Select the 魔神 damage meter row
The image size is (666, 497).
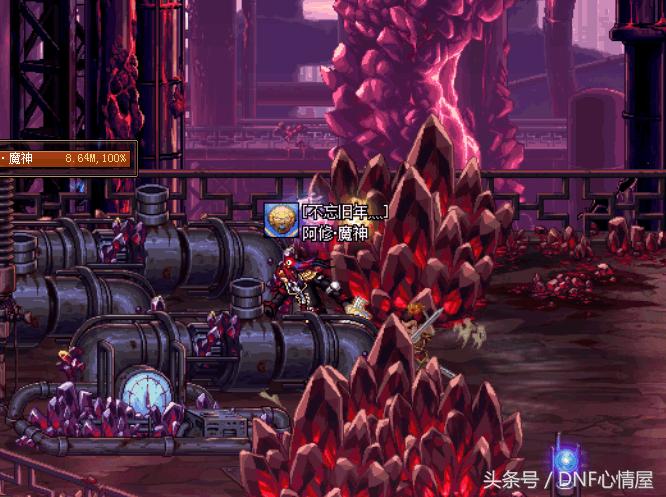tap(66, 158)
